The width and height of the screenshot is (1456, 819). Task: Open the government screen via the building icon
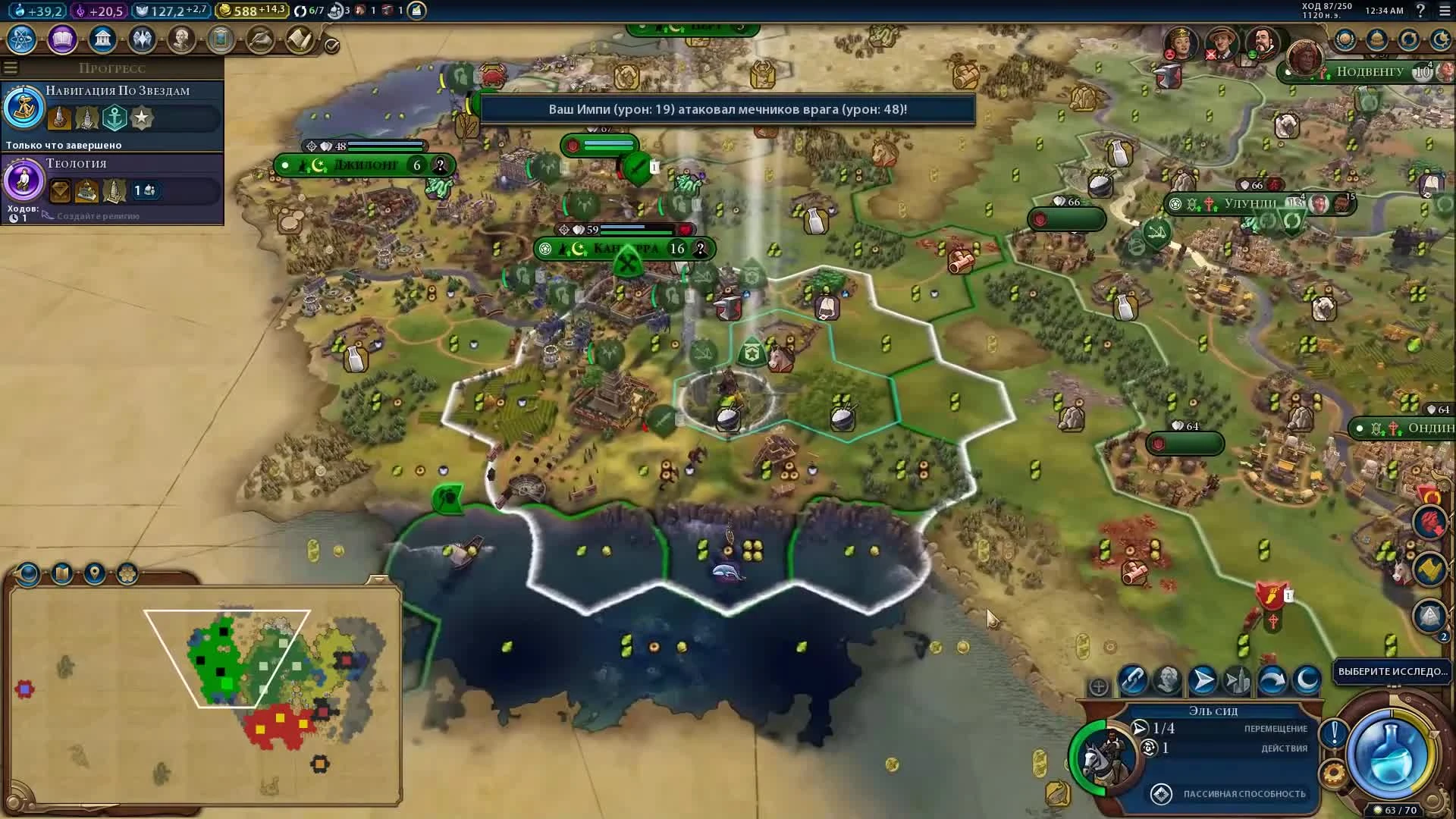click(102, 39)
